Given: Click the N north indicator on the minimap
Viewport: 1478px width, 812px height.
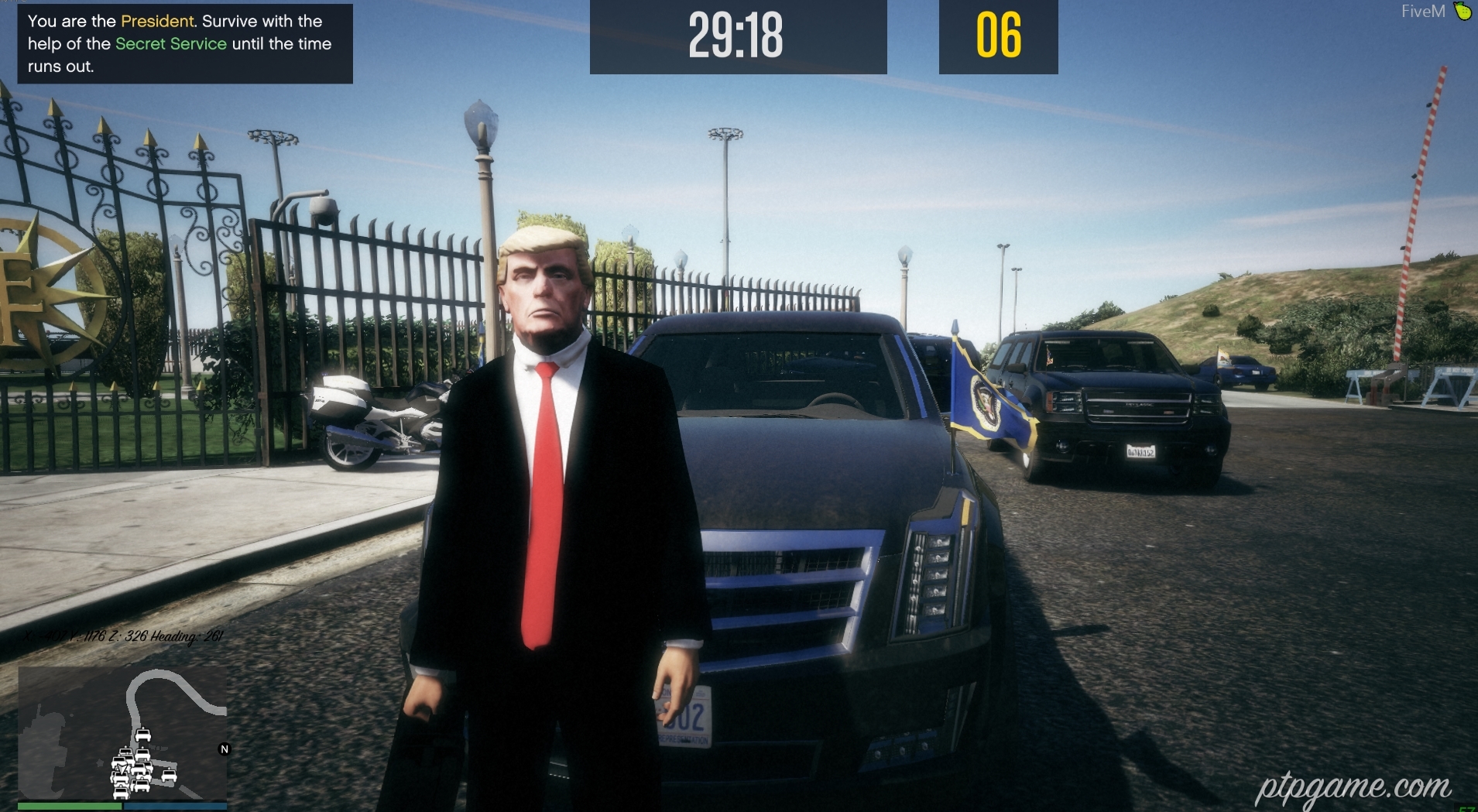Looking at the screenshot, I should click(224, 749).
